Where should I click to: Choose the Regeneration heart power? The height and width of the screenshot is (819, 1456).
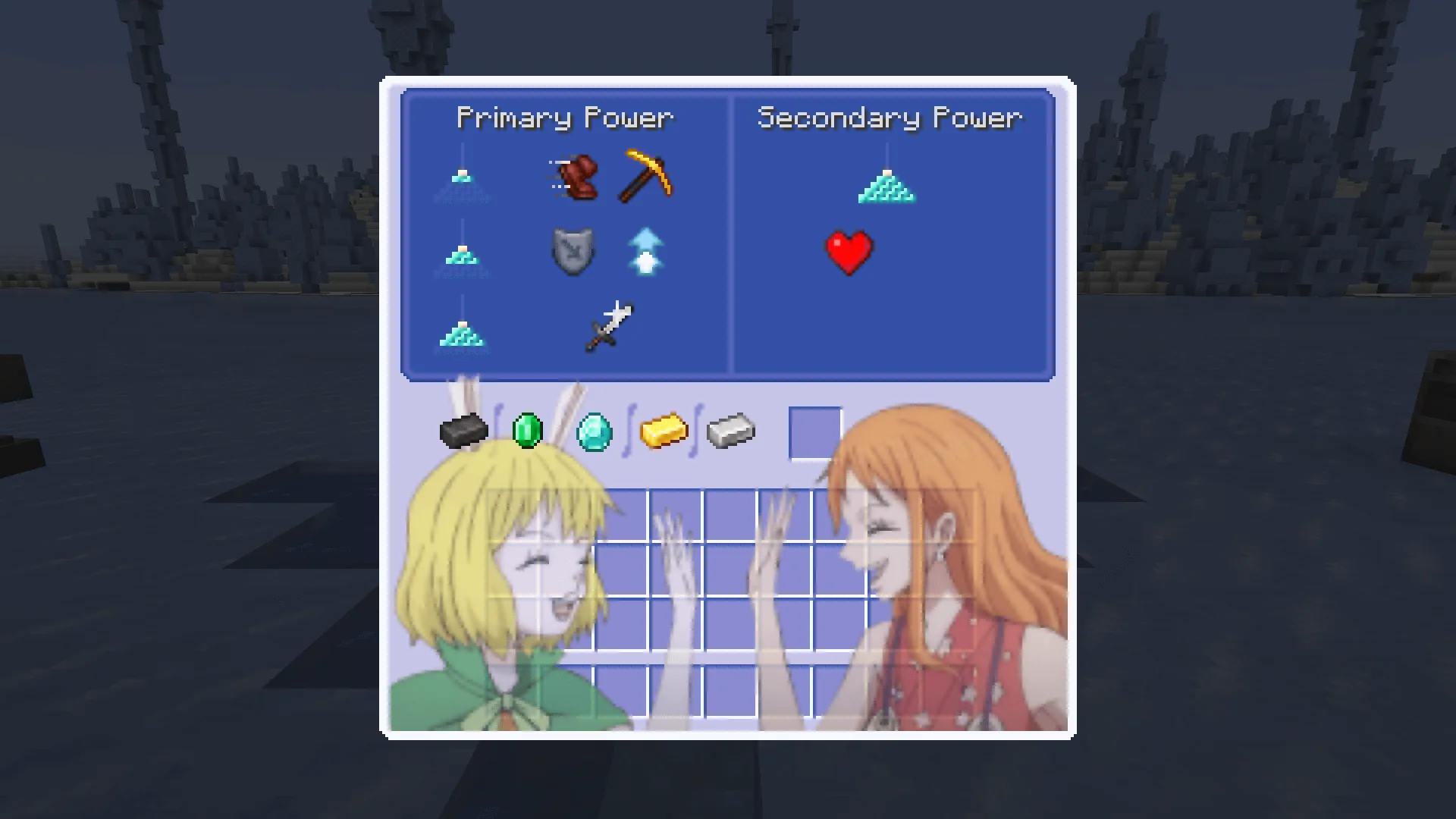[849, 253]
